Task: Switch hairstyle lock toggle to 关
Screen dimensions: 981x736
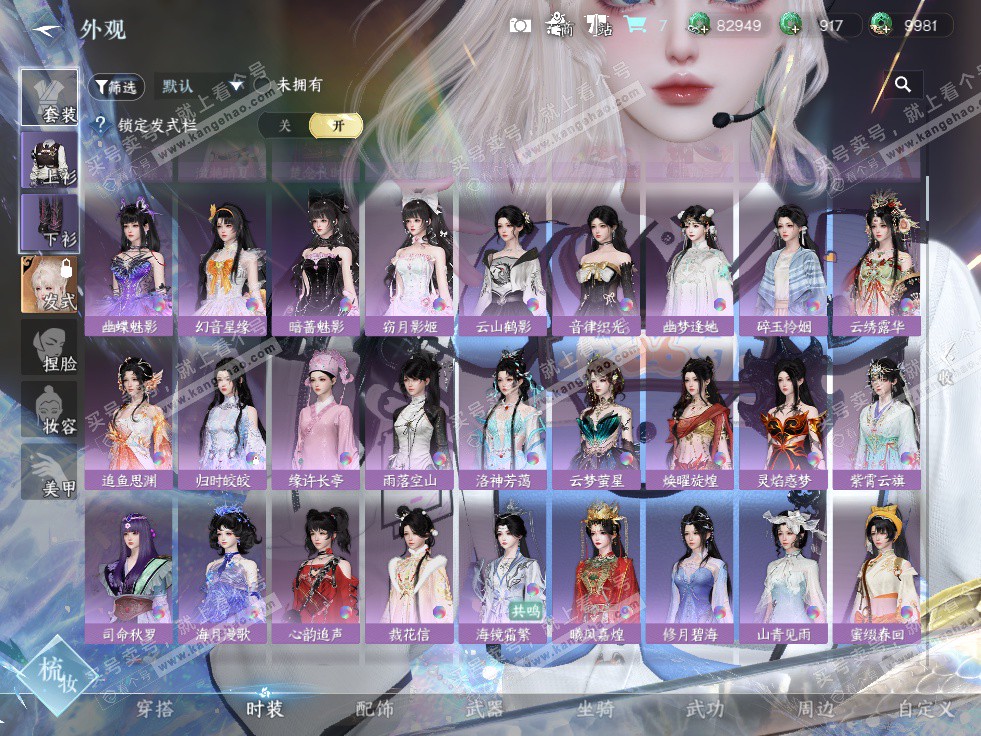Action: click(285, 125)
